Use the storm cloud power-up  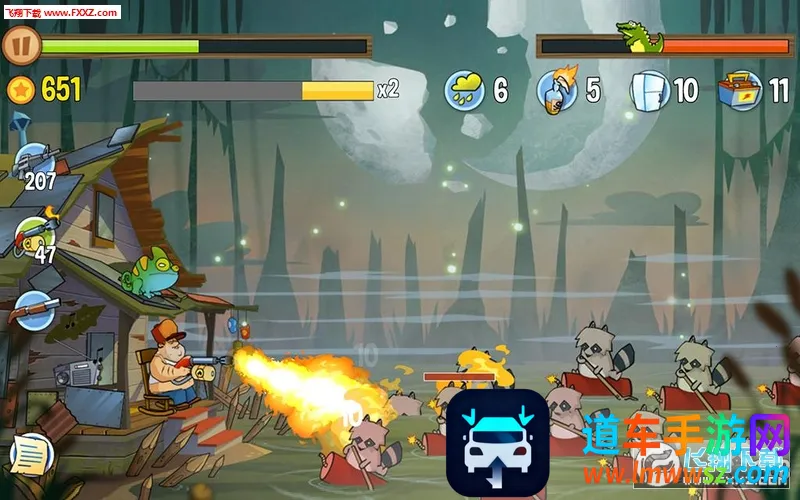[x=464, y=91]
